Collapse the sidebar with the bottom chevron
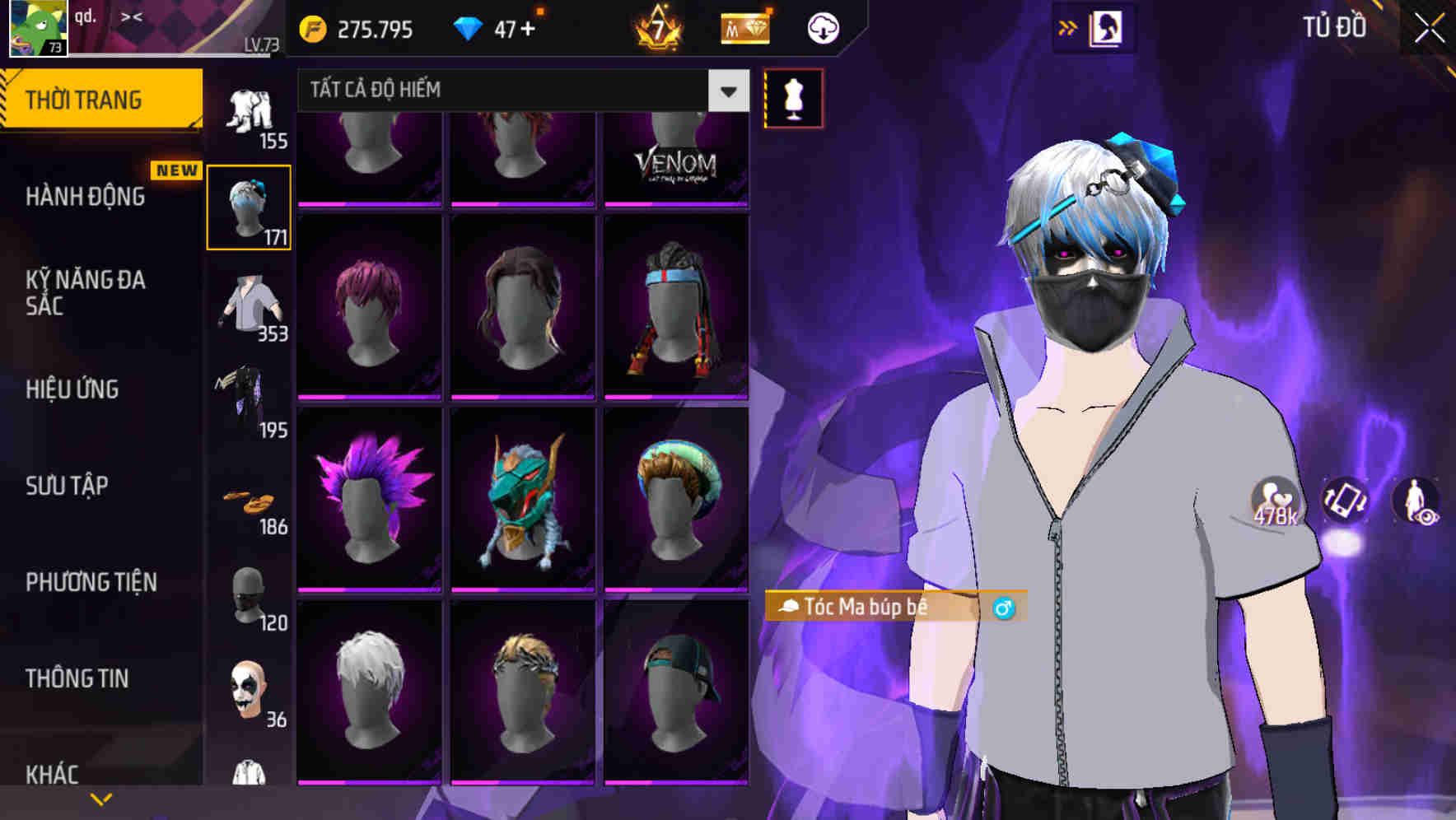 coord(101,798)
